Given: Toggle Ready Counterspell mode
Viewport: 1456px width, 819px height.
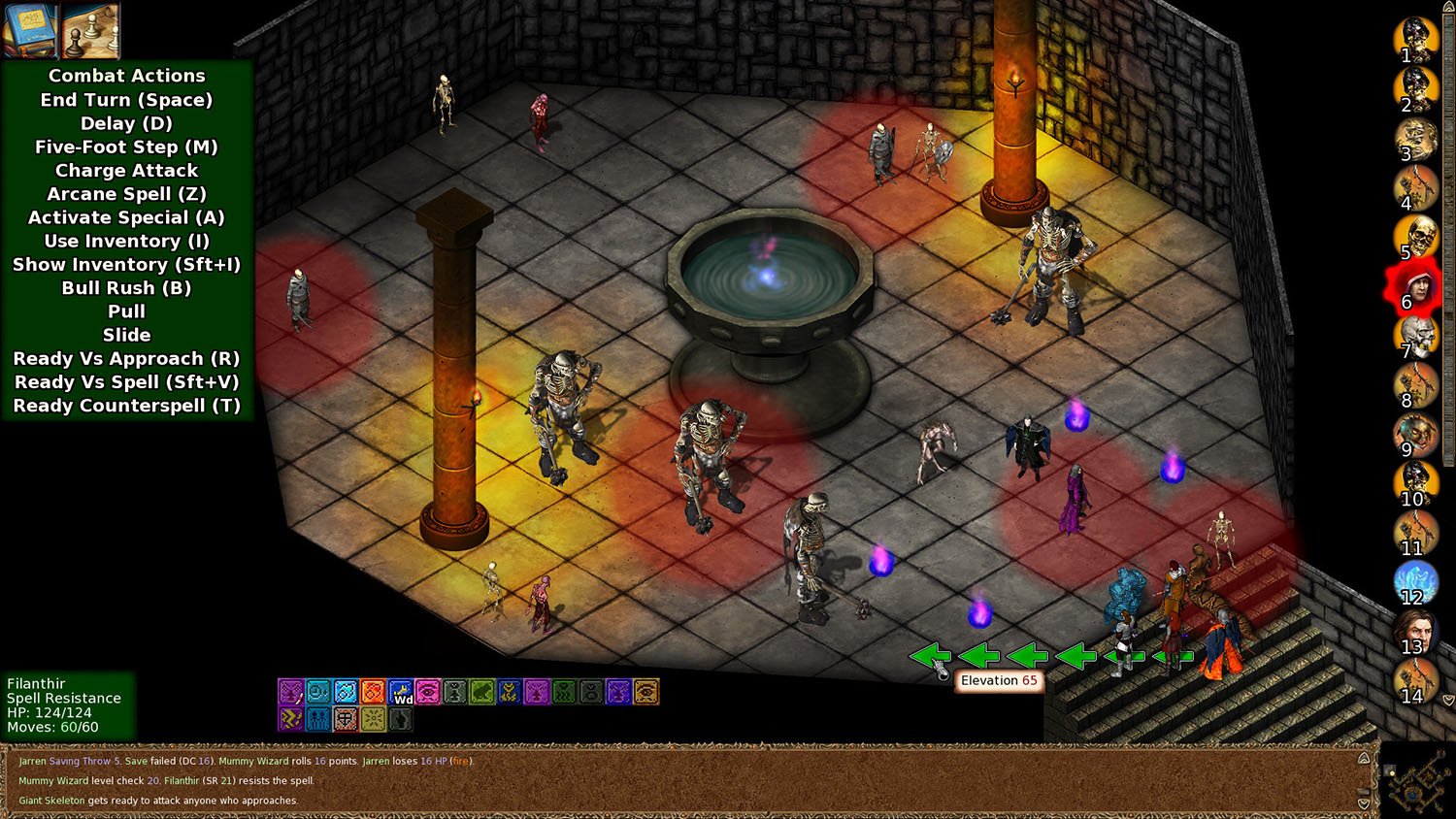Looking at the screenshot, I should pos(126,406).
